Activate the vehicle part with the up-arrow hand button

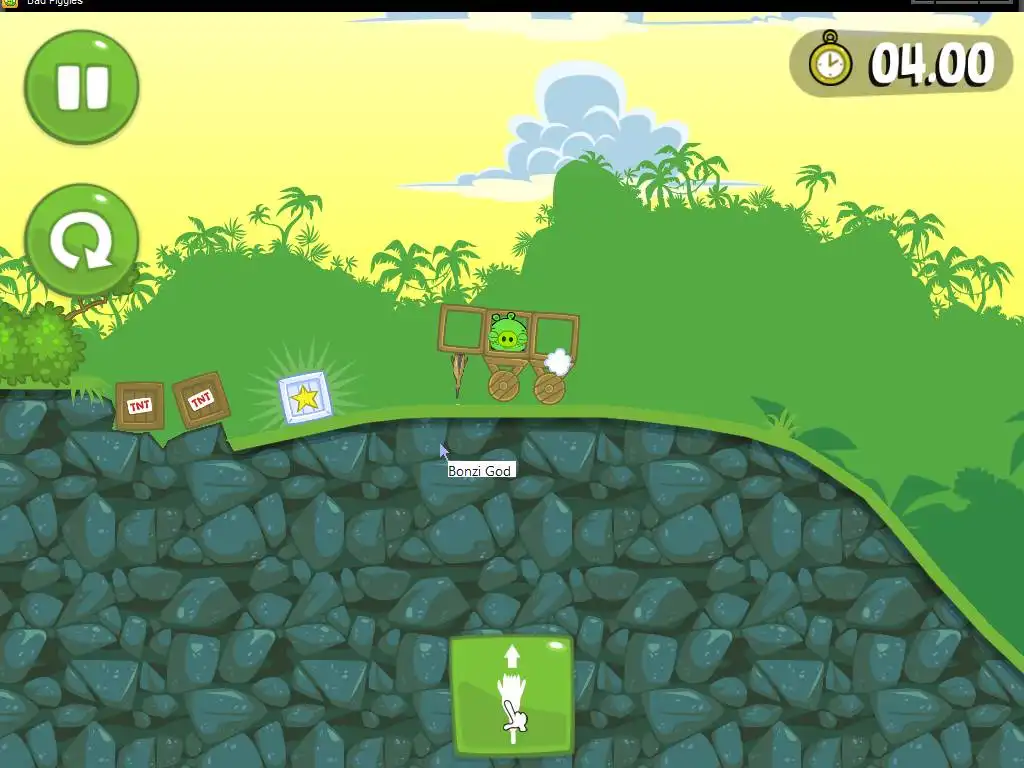pyautogui.click(x=512, y=696)
